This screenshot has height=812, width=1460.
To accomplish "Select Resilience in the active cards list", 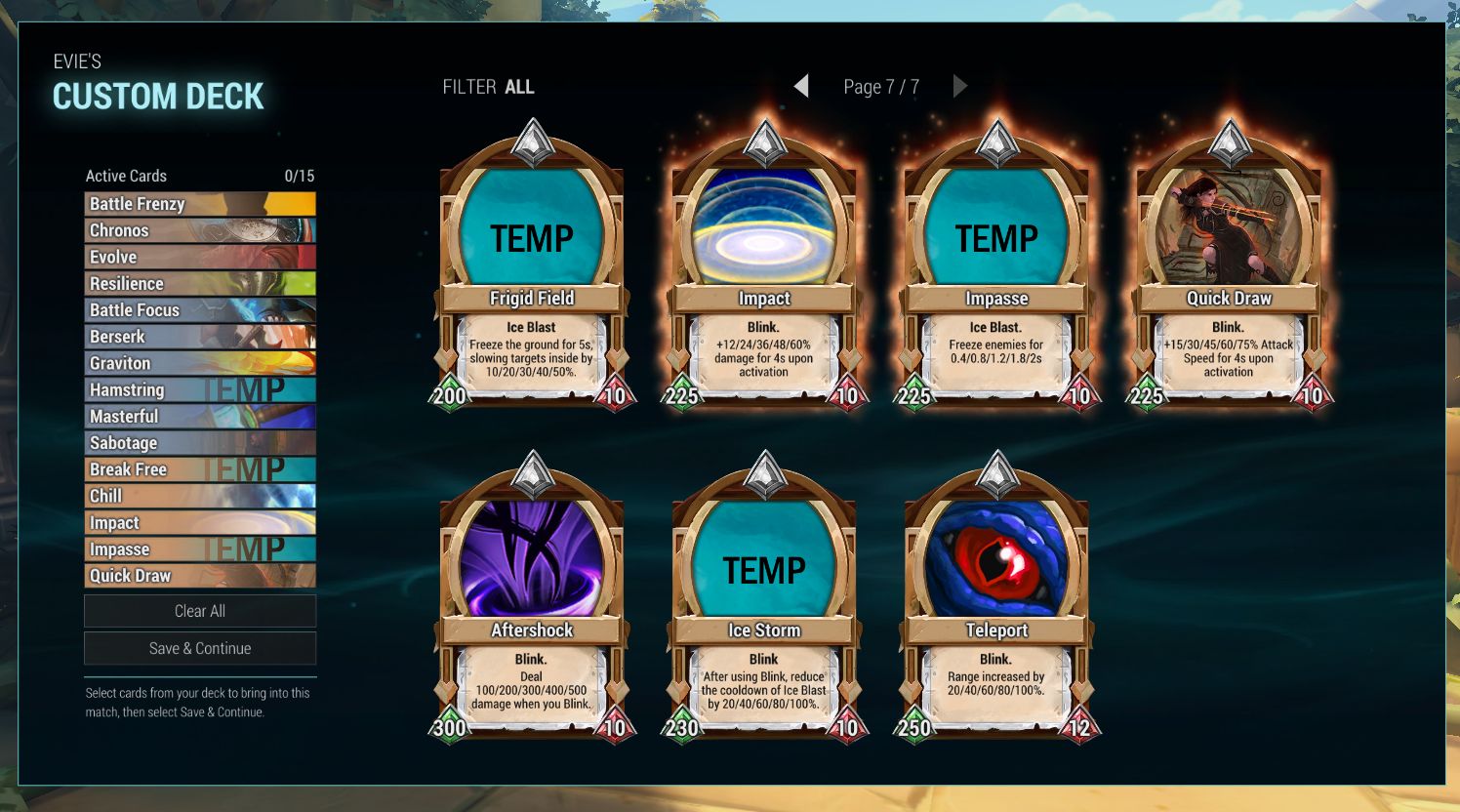I will 200,283.
